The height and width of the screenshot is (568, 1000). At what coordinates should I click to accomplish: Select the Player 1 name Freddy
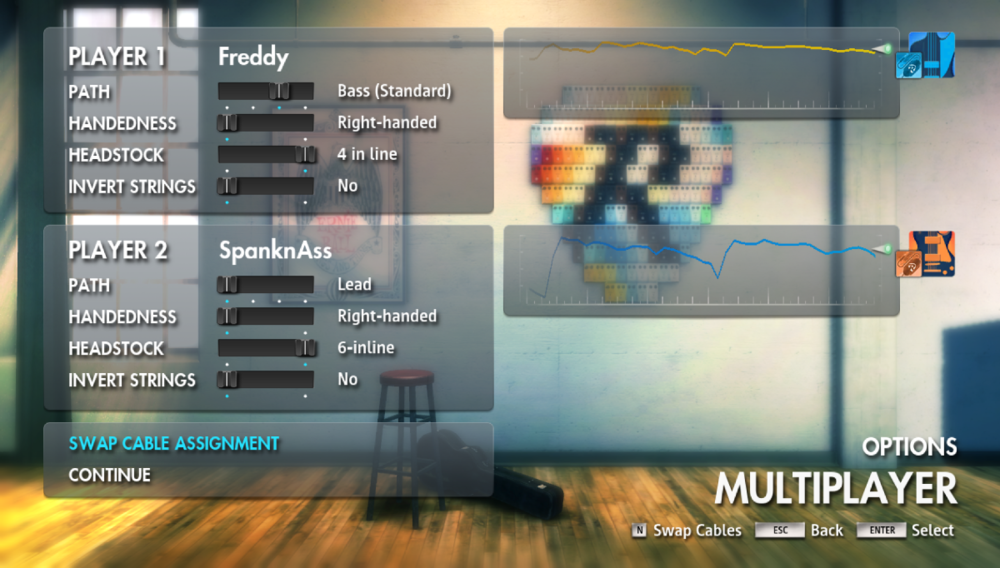[x=253, y=57]
